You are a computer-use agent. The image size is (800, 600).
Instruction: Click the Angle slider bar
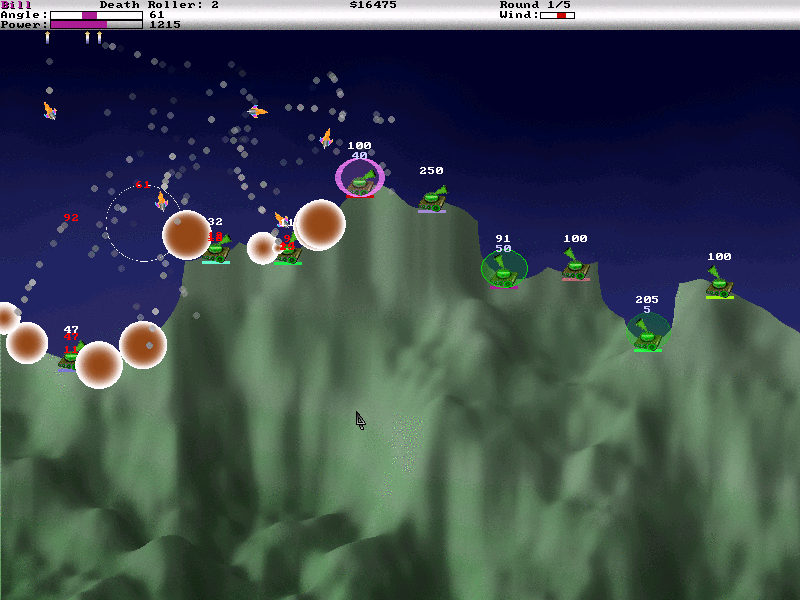click(x=96, y=15)
